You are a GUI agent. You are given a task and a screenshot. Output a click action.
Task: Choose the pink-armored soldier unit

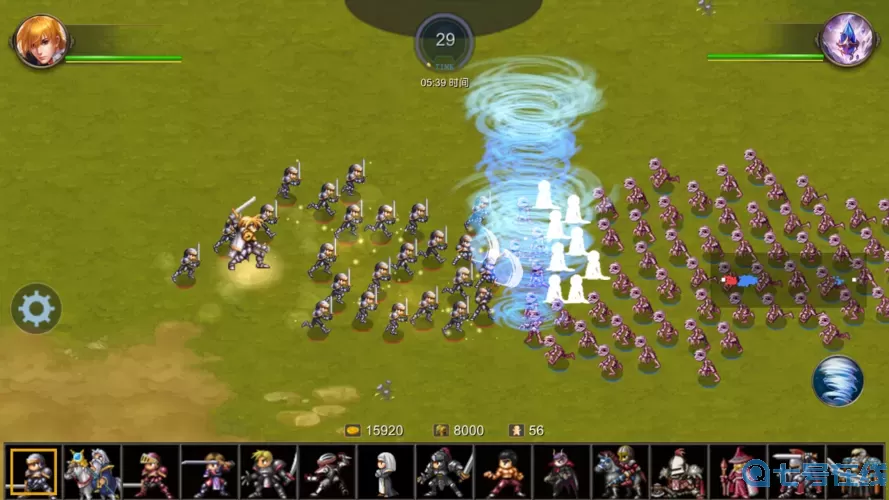click(150, 471)
